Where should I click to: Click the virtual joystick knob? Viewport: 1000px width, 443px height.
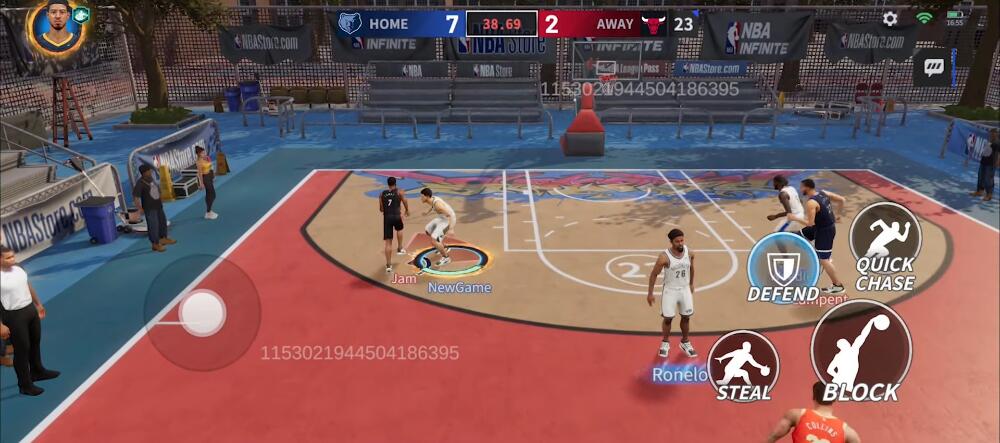202,313
